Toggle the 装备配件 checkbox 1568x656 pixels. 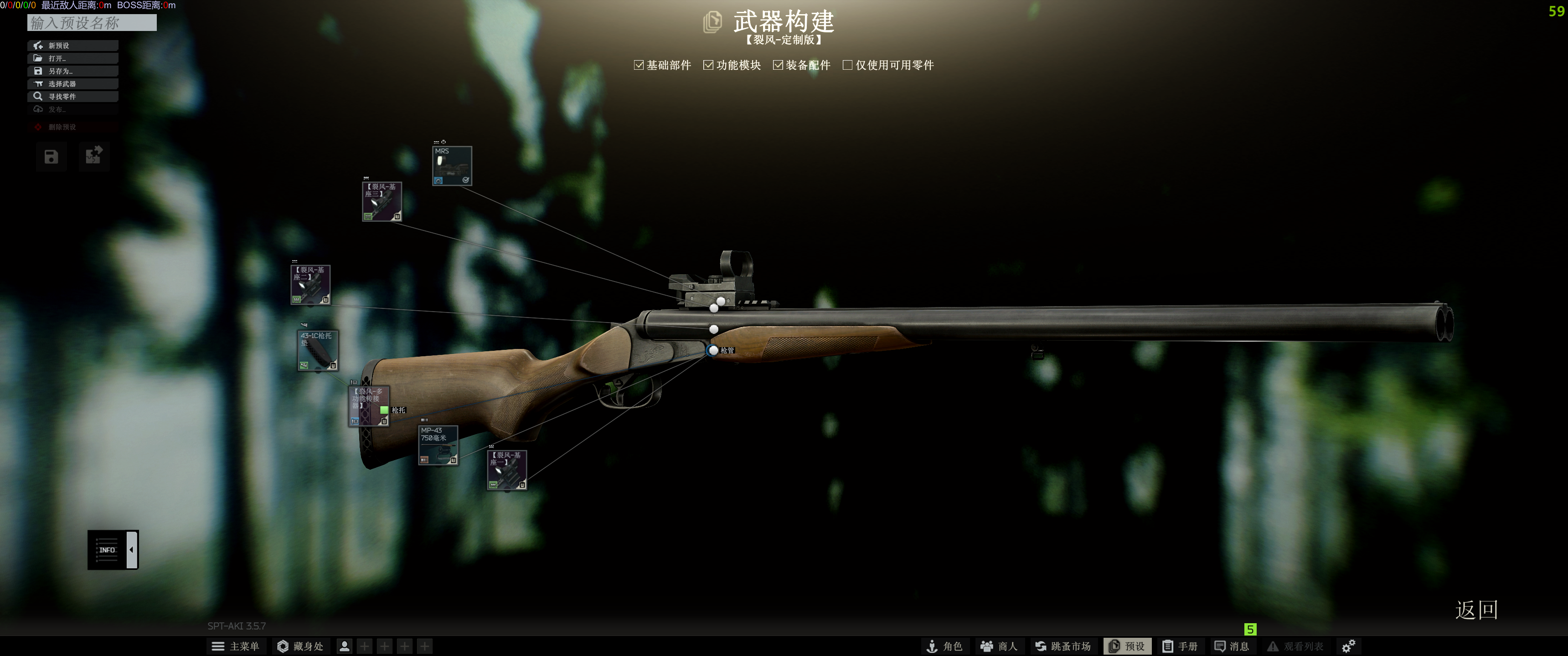pyautogui.click(x=778, y=65)
